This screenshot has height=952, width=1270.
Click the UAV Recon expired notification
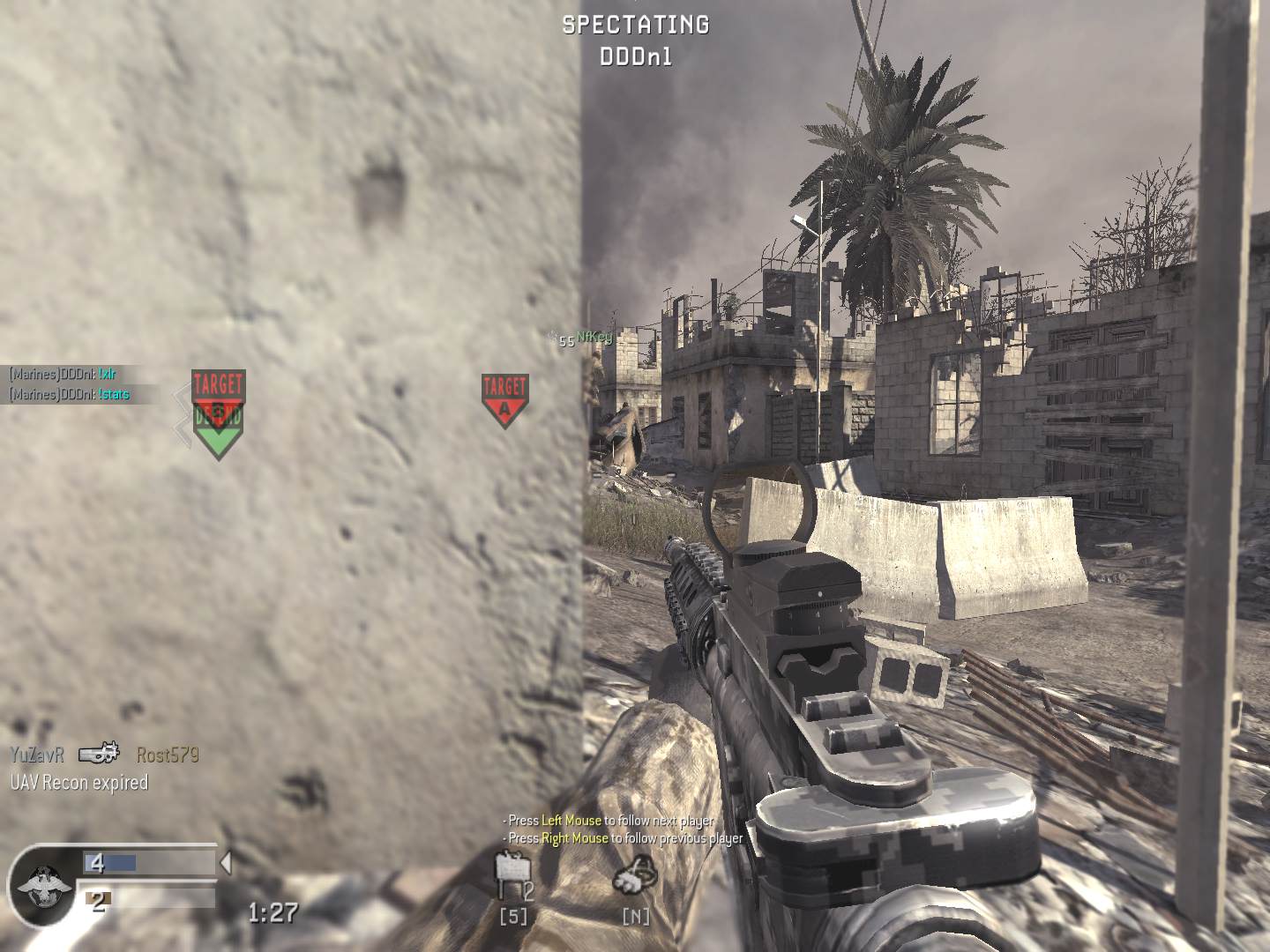click(78, 782)
